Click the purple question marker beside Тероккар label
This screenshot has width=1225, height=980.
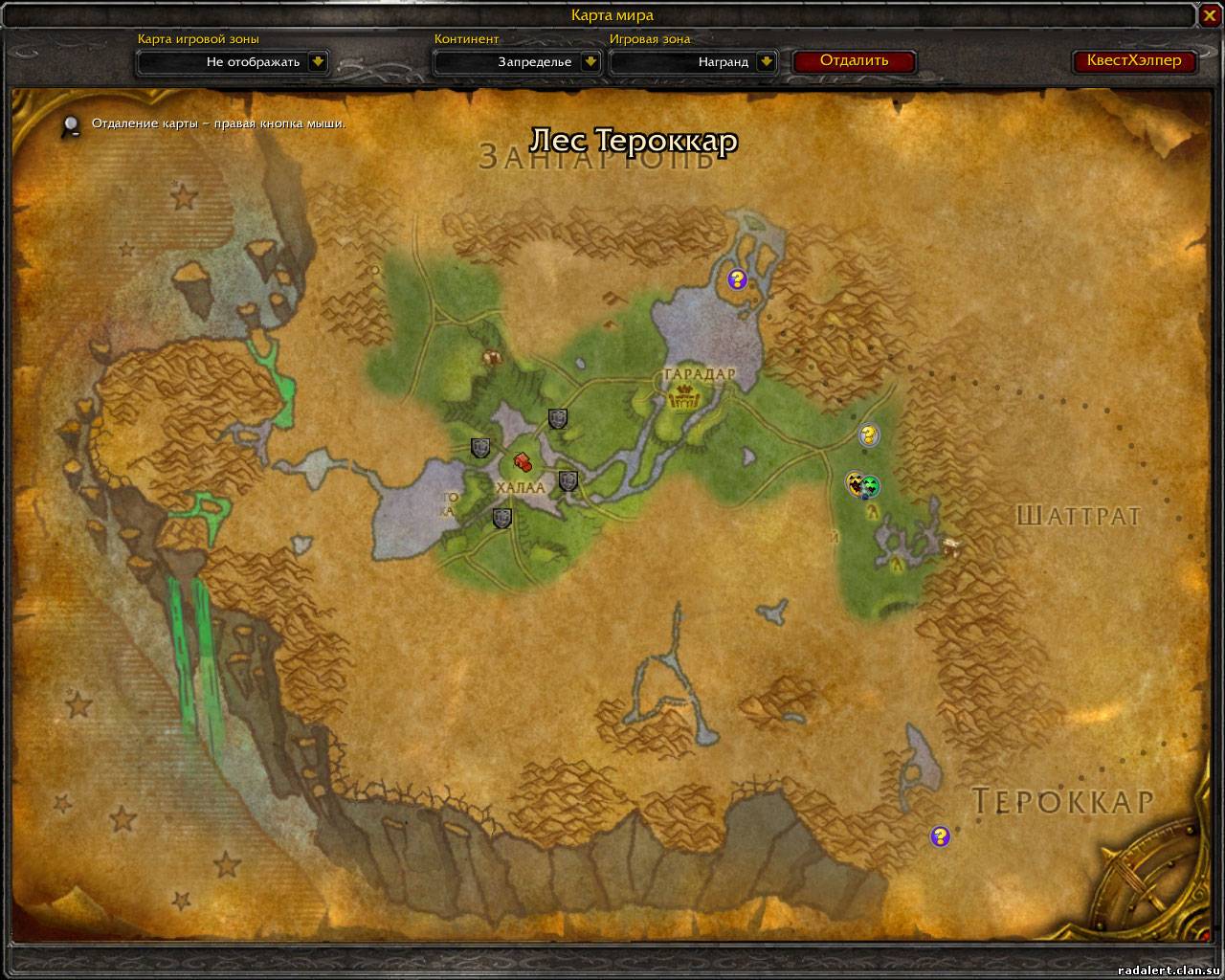coord(940,836)
